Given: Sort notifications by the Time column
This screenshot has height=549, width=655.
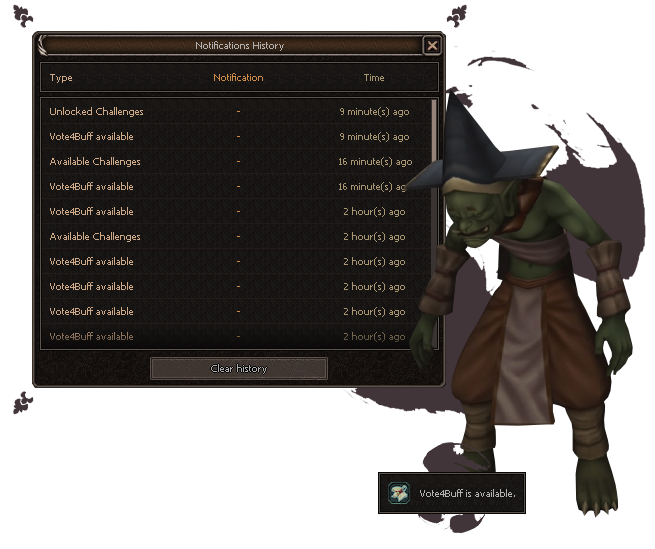Looking at the screenshot, I should [373, 78].
